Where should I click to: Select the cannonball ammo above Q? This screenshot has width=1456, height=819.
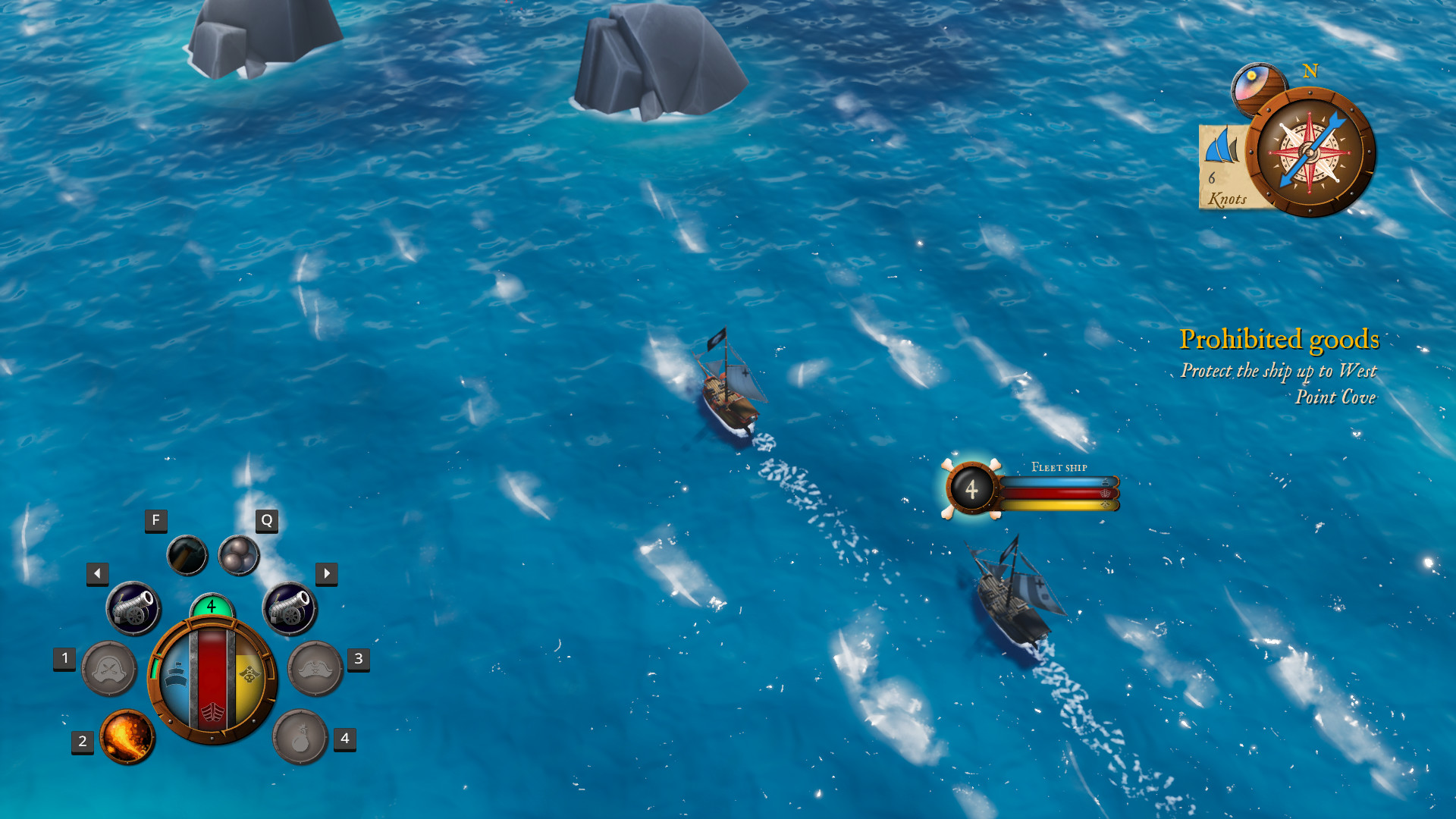point(239,555)
